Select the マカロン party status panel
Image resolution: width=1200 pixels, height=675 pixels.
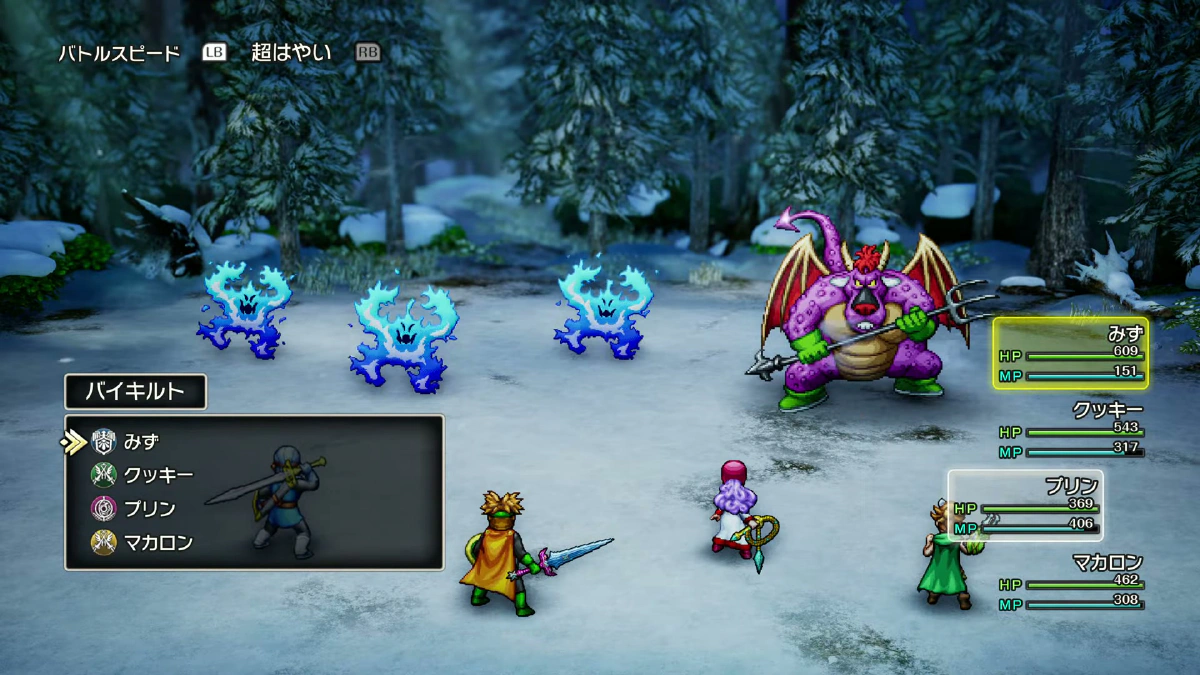click(1071, 582)
